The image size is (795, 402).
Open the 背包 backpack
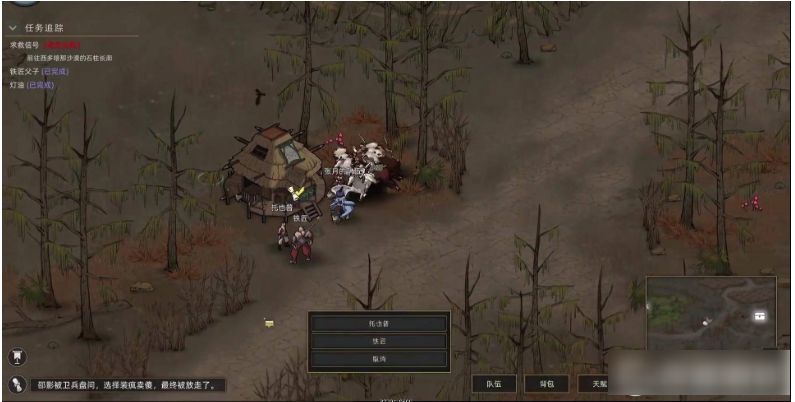(x=546, y=383)
